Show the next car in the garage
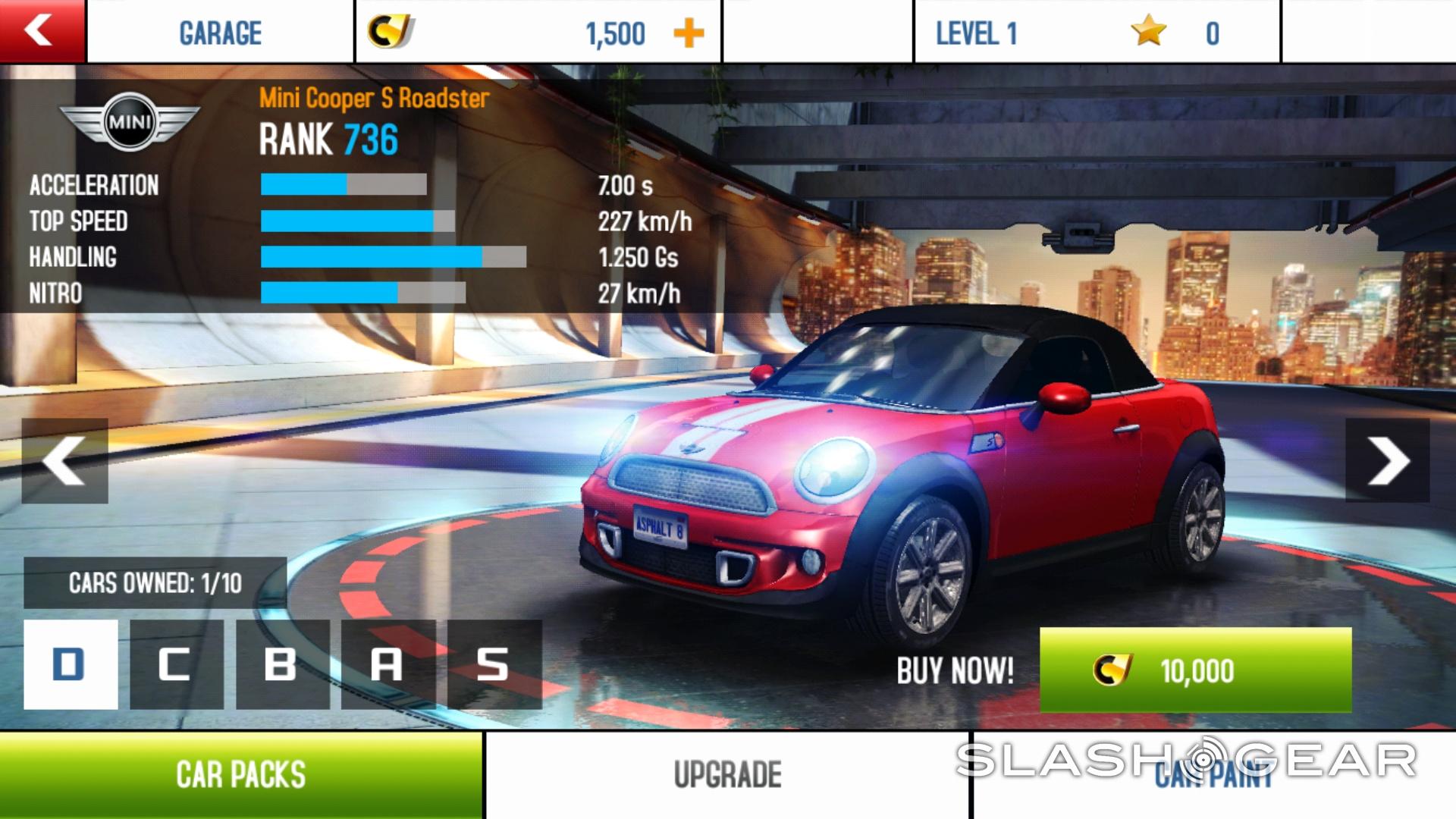1456x819 pixels. click(1388, 460)
